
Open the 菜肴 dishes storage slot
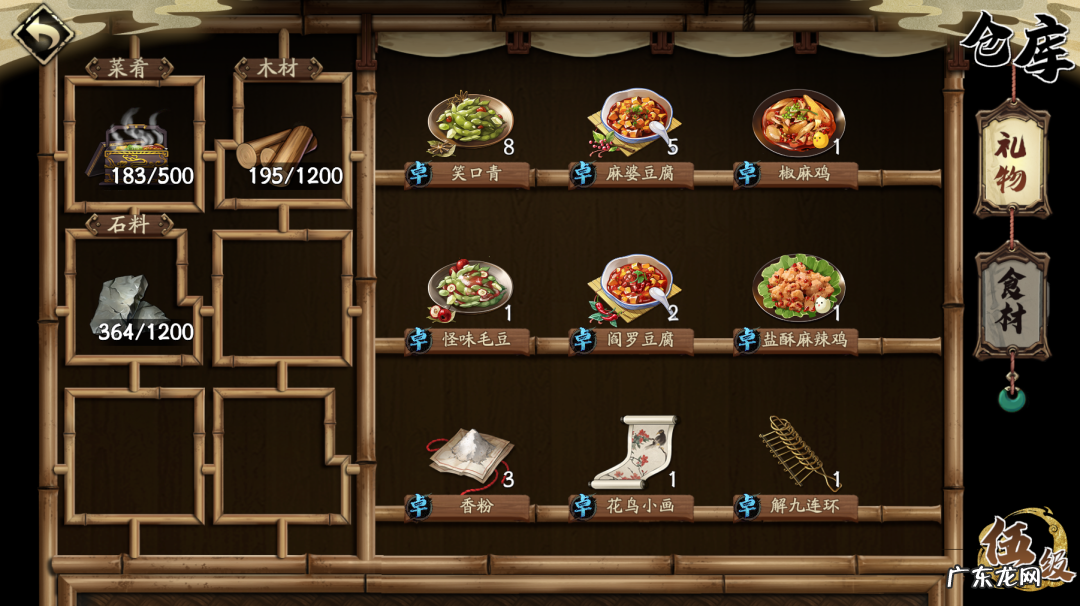(x=133, y=142)
